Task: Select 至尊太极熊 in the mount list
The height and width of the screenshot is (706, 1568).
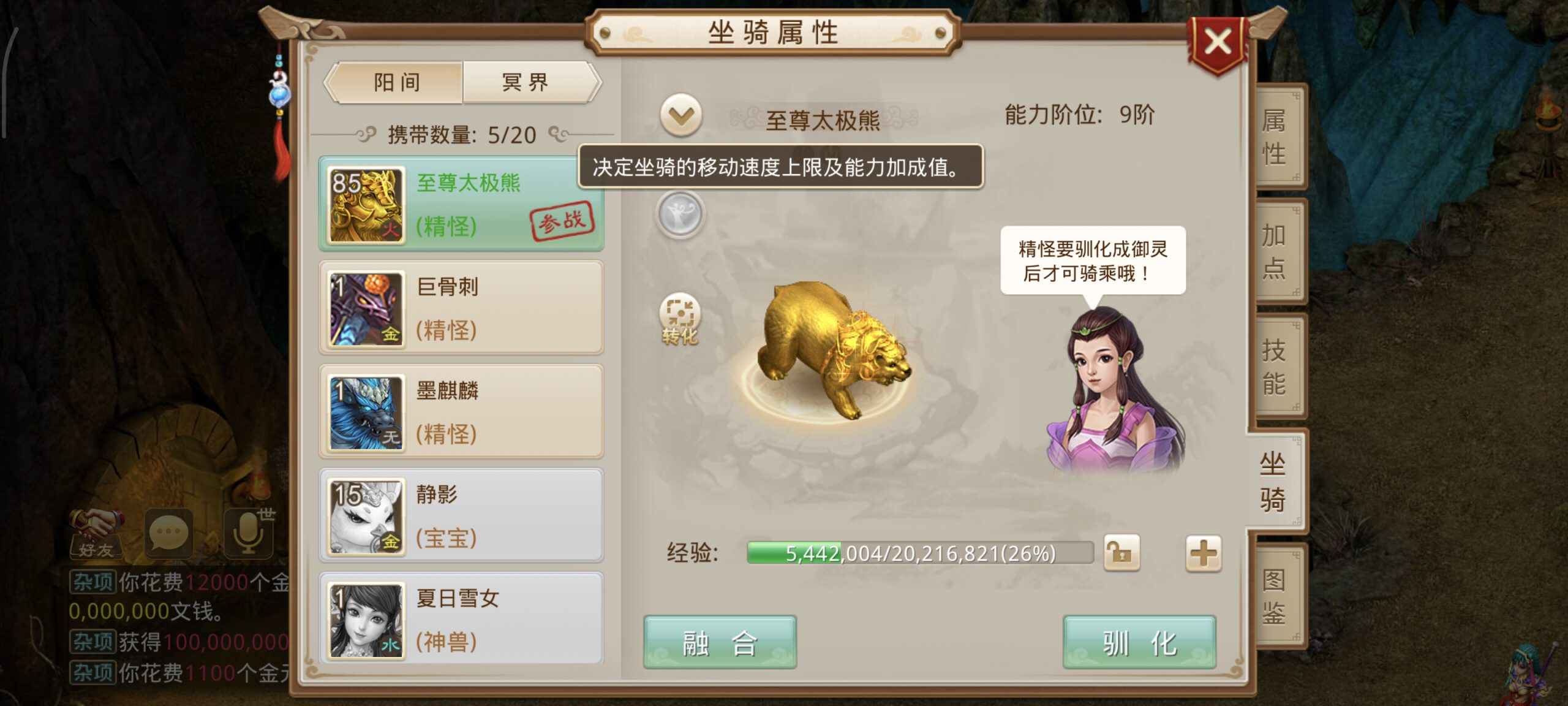Action: tap(461, 204)
